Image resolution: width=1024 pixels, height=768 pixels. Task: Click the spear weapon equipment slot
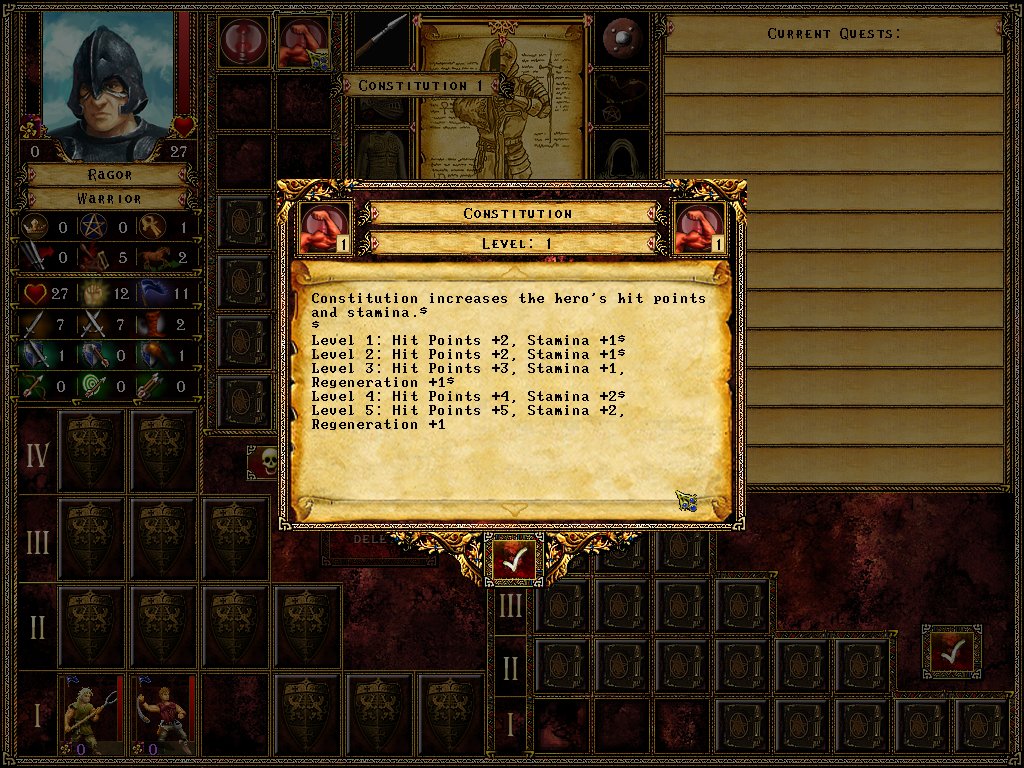click(383, 40)
